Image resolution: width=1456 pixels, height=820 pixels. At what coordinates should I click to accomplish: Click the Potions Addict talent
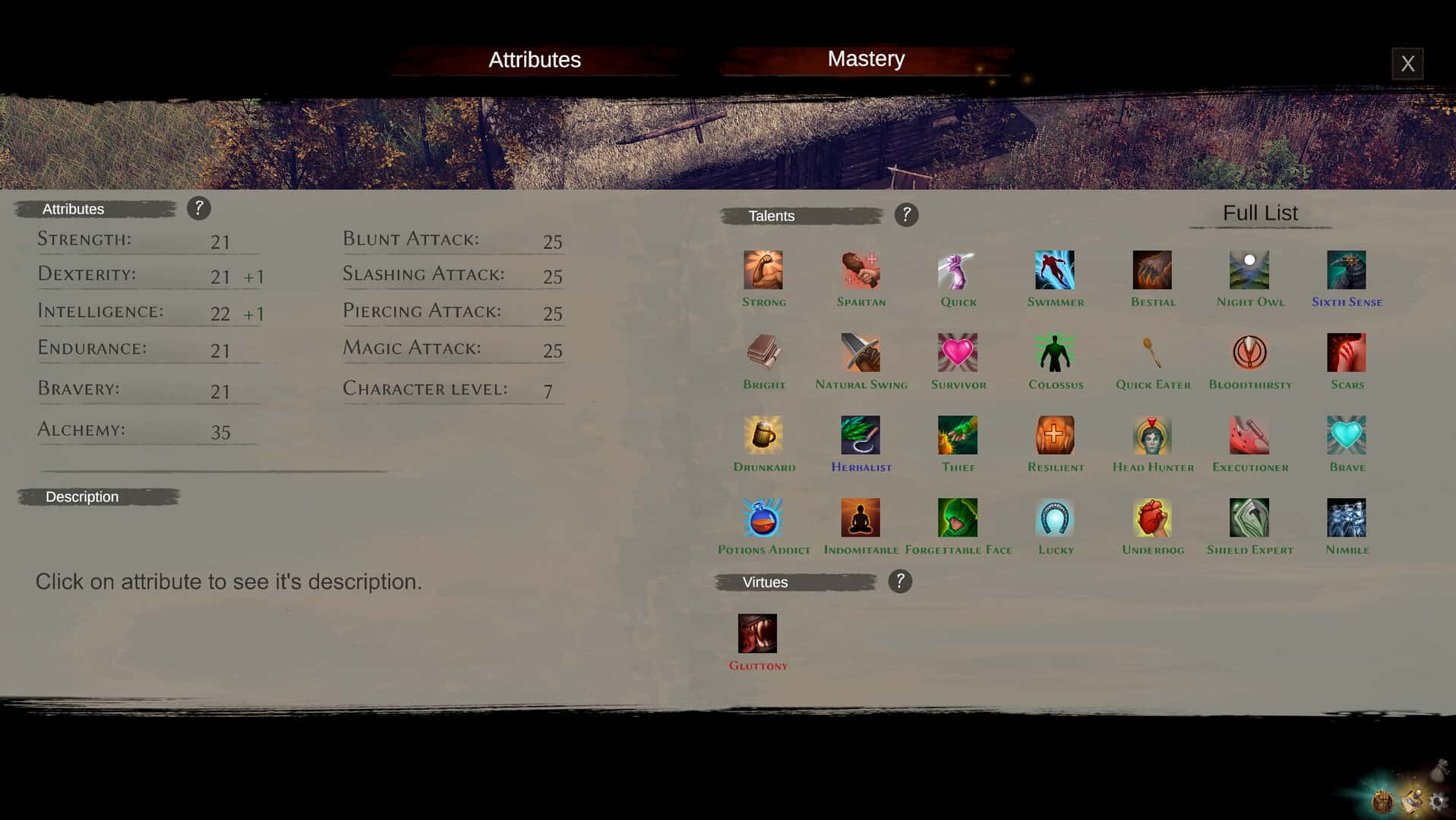(764, 518)
